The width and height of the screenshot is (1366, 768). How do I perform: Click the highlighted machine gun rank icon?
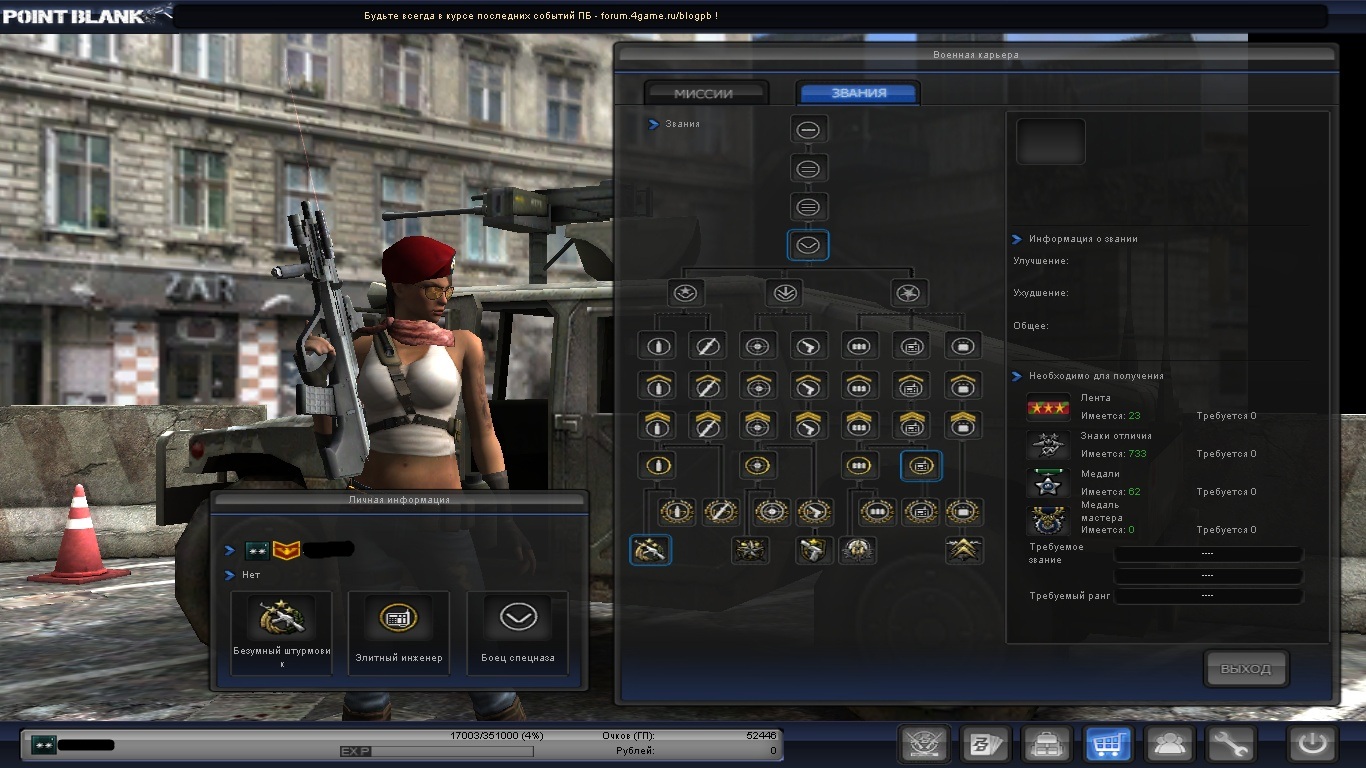click(x=920, y=466)
